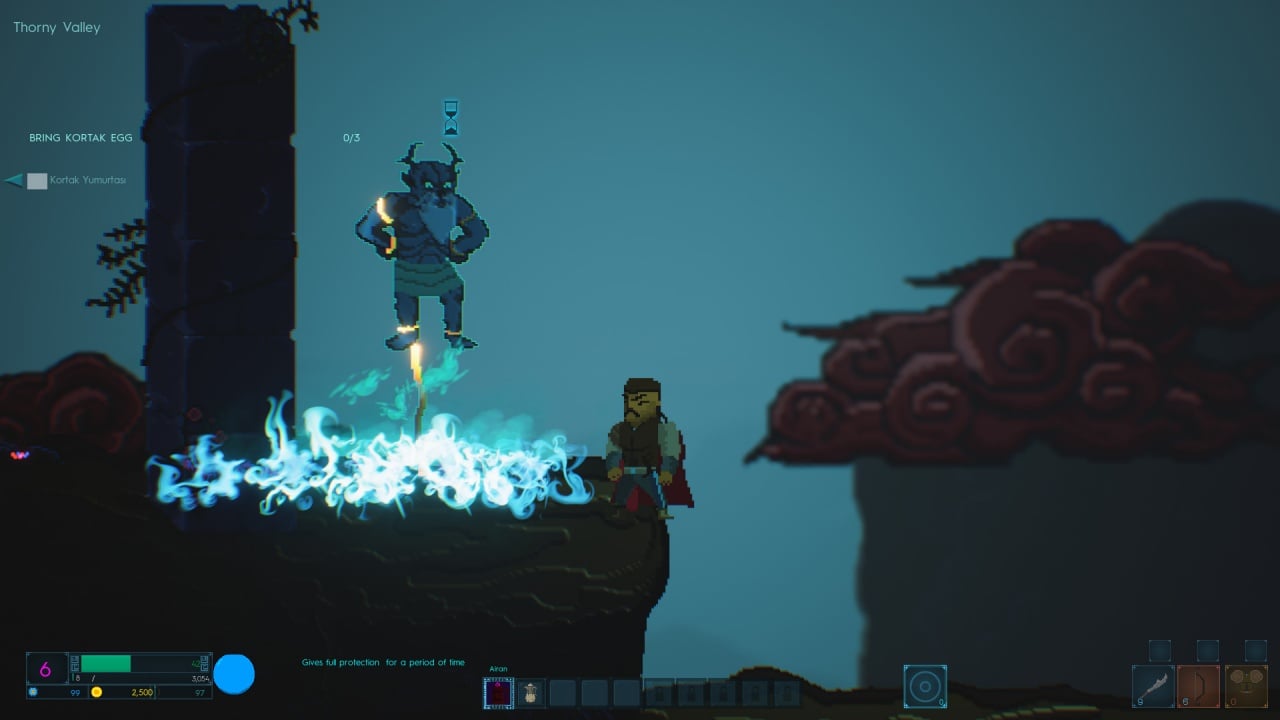Click the blue orb beside the health bar
The width and height of the screenshot is (1280, 720).
pos(235,674)
